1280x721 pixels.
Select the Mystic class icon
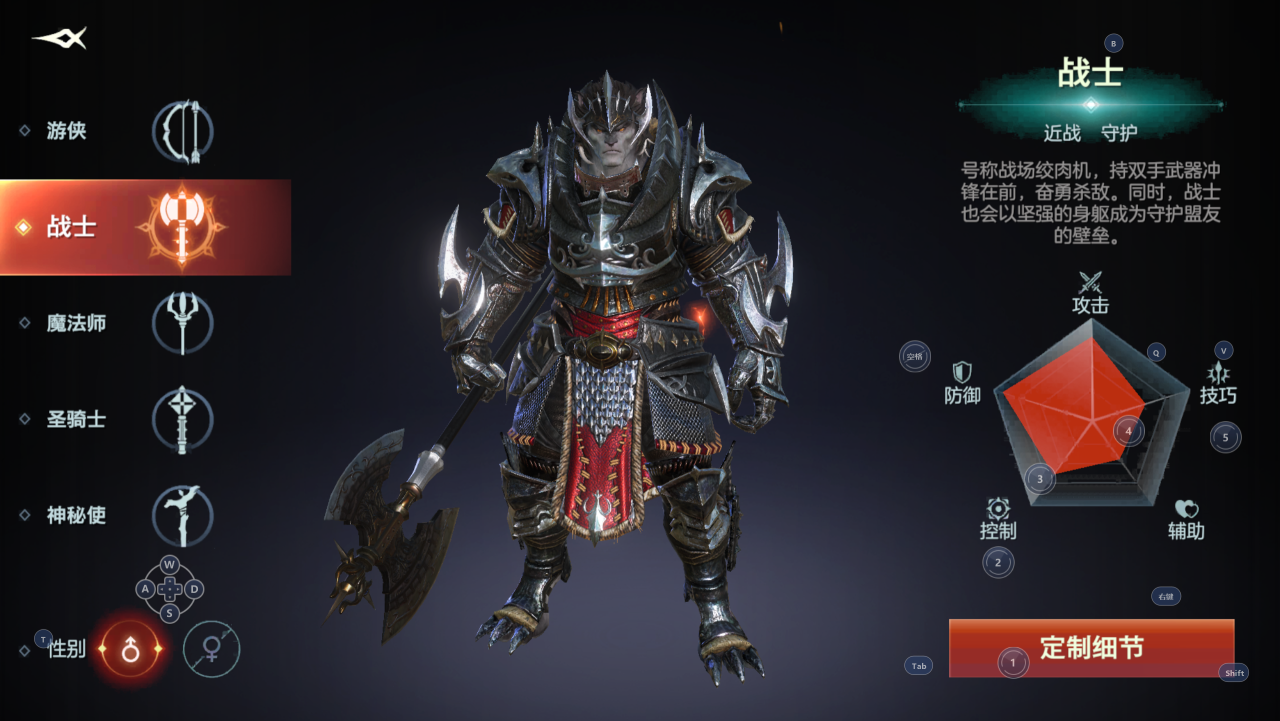[183, 516]
